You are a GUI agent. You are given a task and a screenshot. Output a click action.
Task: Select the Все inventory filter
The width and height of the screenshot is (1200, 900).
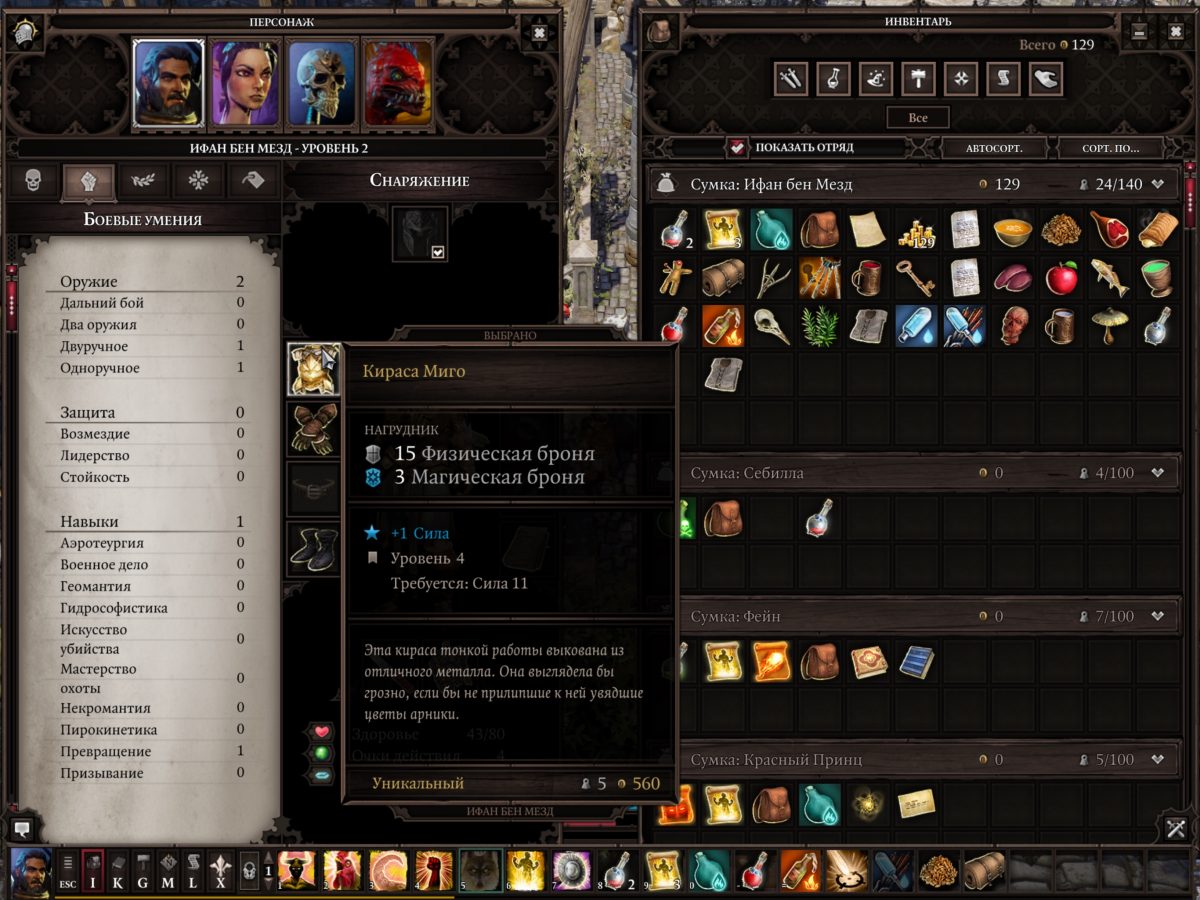click(918, 118)
